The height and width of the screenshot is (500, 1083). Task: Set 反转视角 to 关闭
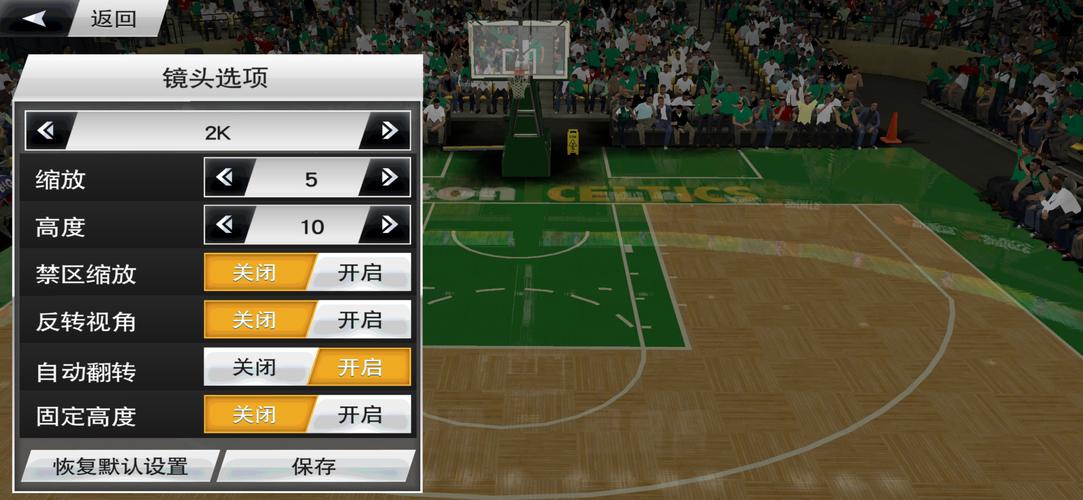pyautogui.click(x=255, y=320)
